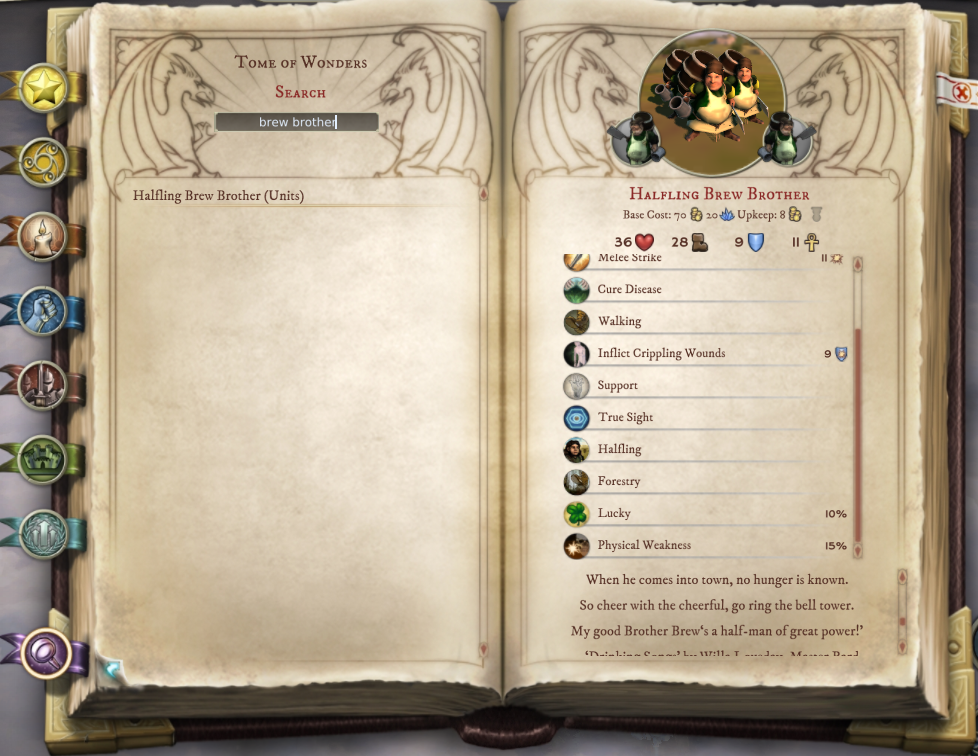The image size is (978, 756).
Task: Switch to the knight helmet bookmark tab
Action: [x=43, y=385]
